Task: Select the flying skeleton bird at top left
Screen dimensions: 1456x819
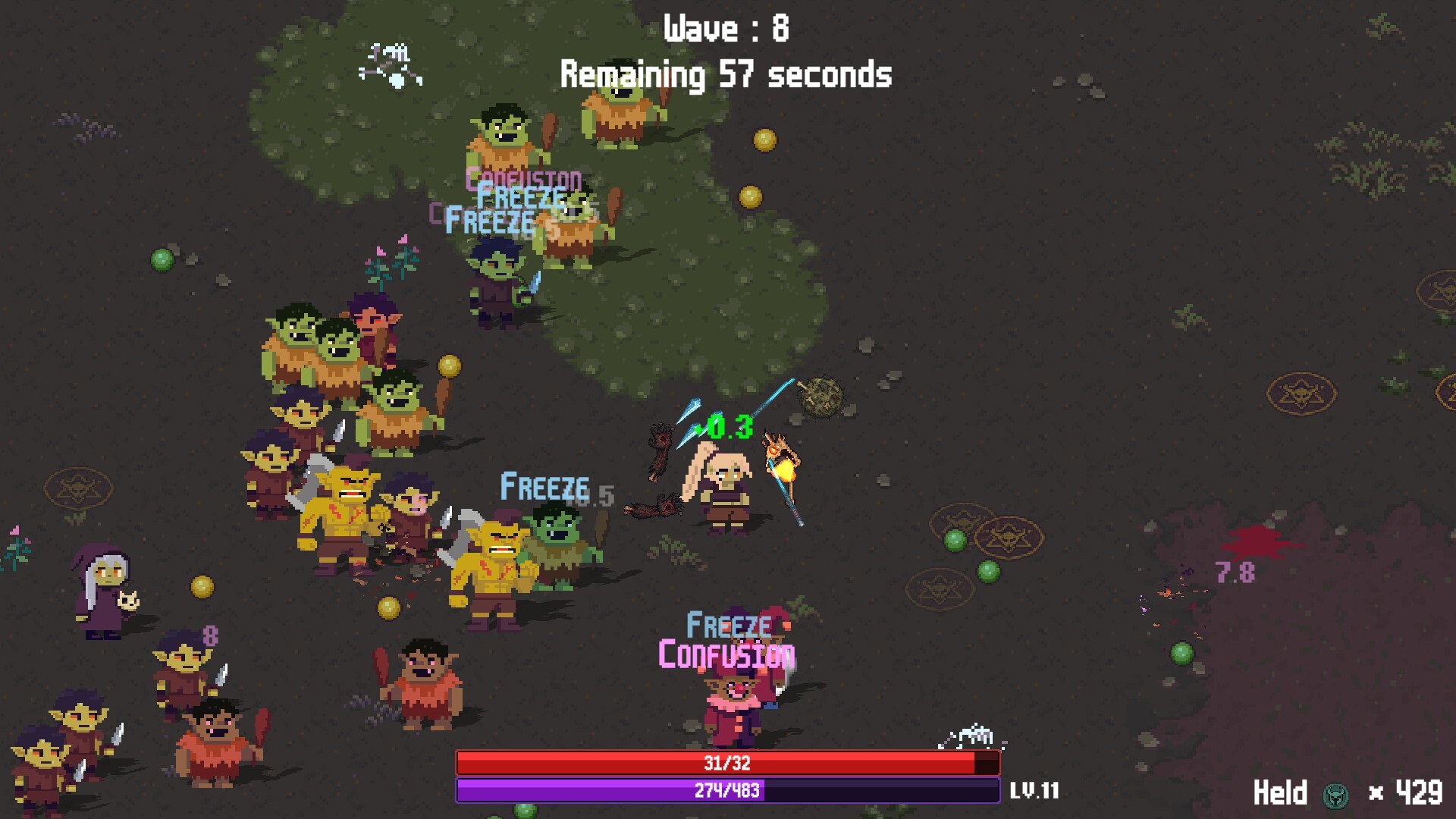Action: click(389, 64)
